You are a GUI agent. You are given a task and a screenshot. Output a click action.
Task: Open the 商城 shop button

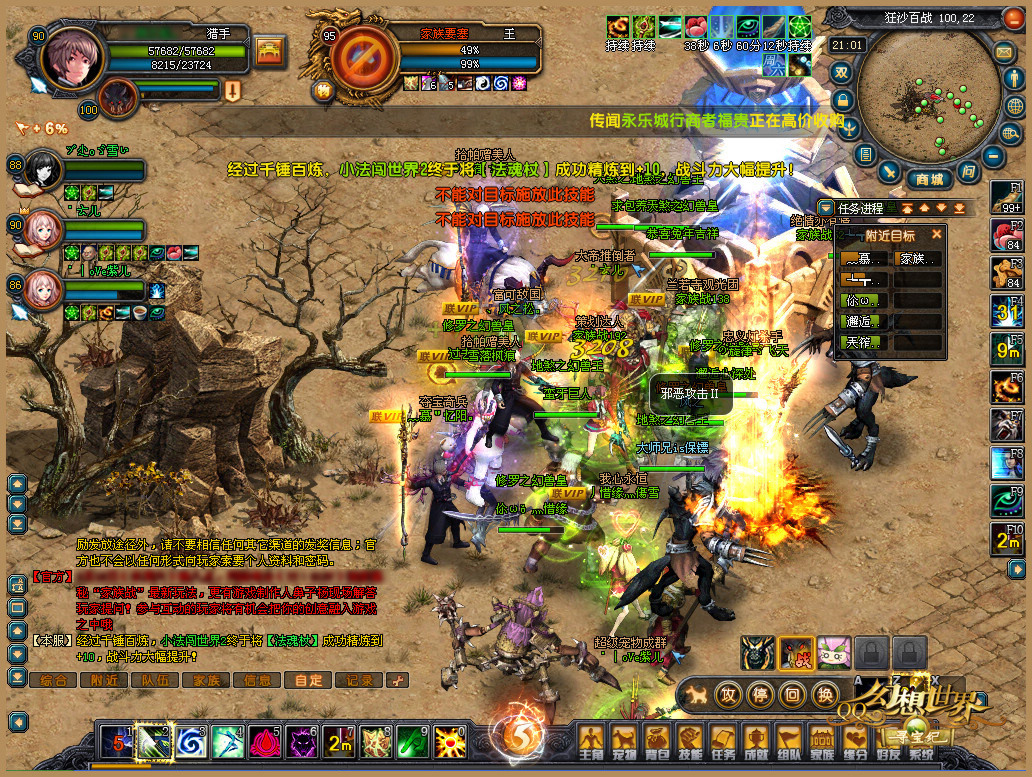pos(929,180)
